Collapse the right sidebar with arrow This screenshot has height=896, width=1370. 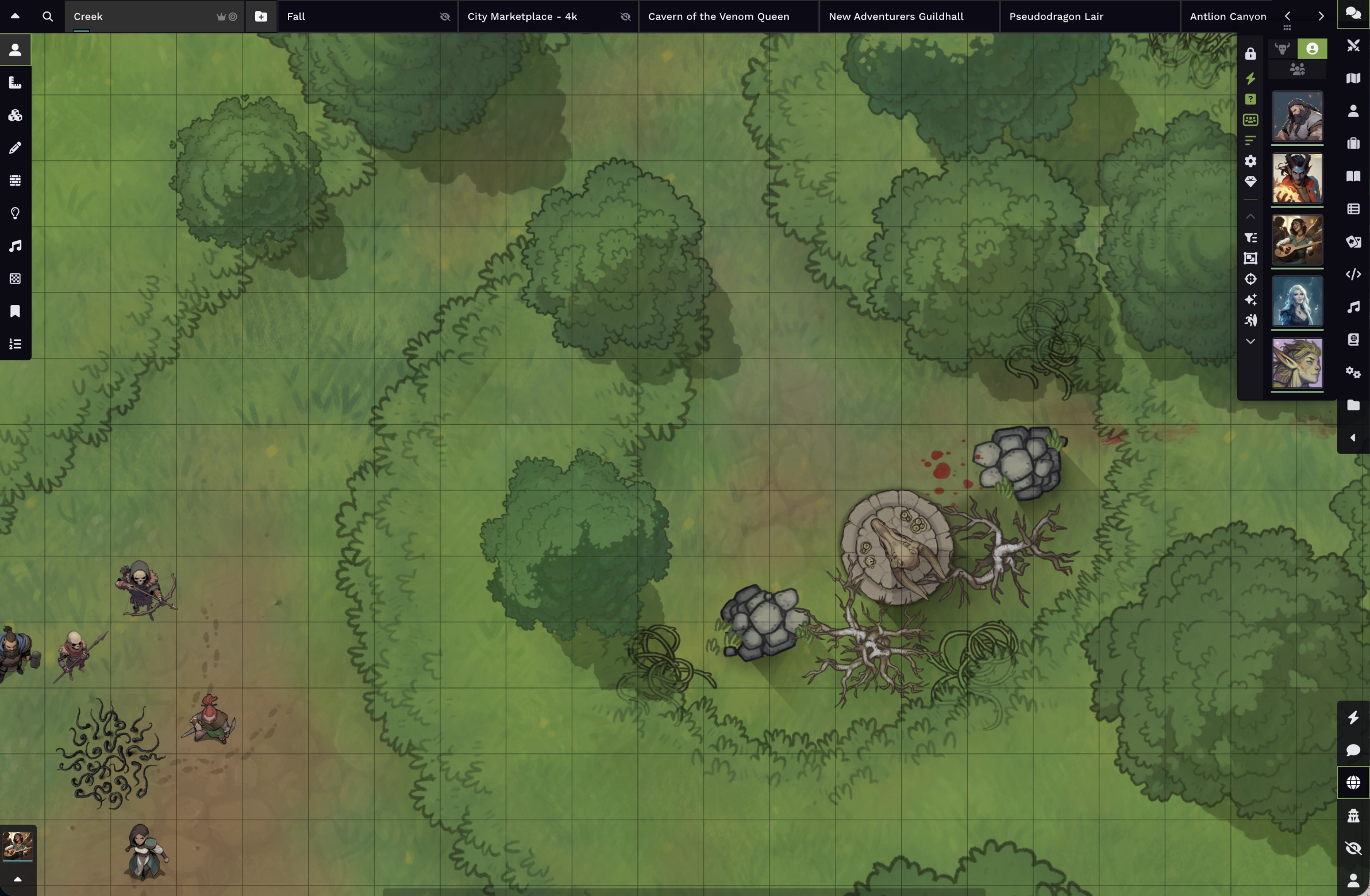(1353, 438)
